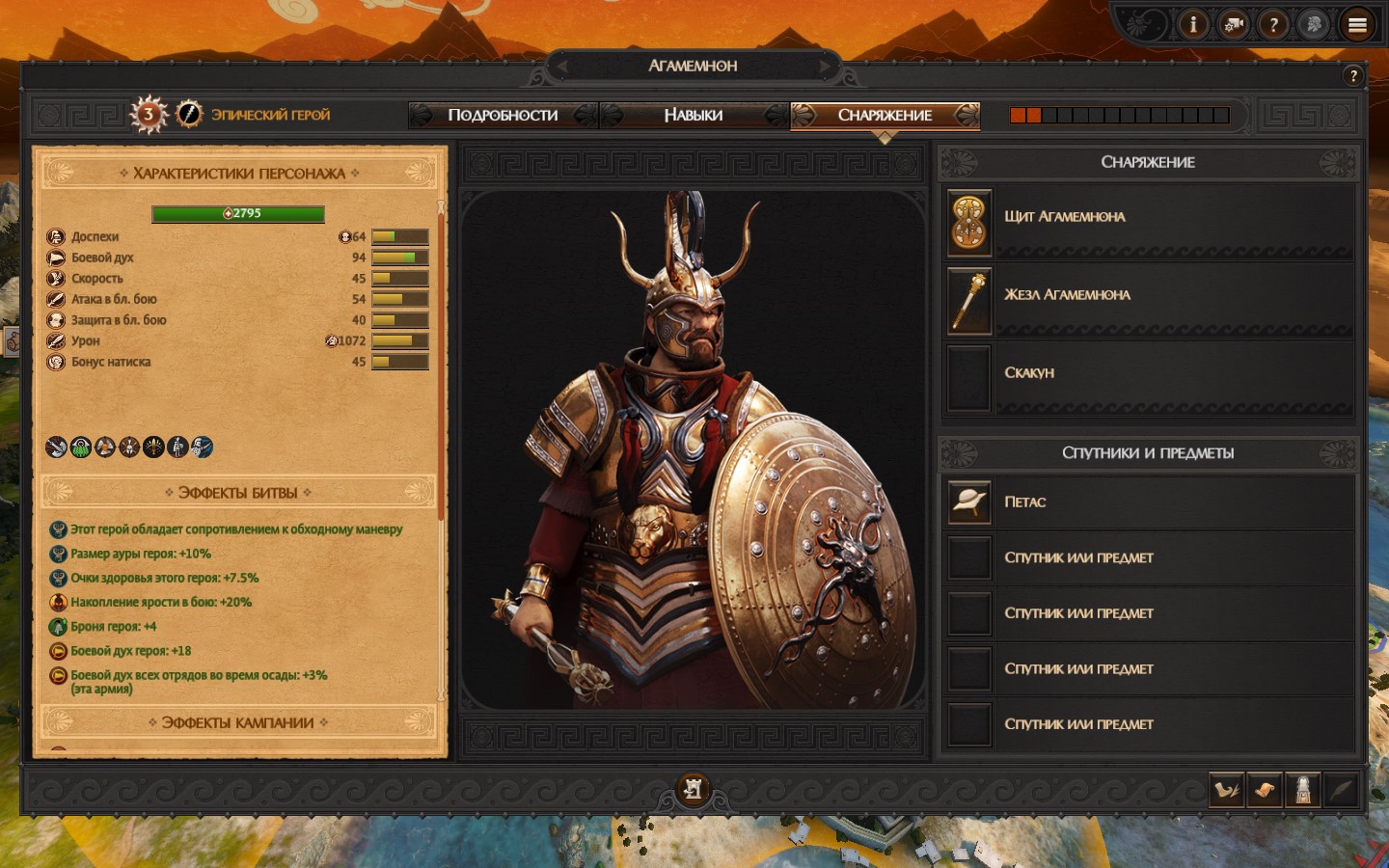Image resolution: width=1389 pixels, height=868 pixels.
Task: Choose the Жезл Агамемнона weapon slot
Action: (970, 301)
